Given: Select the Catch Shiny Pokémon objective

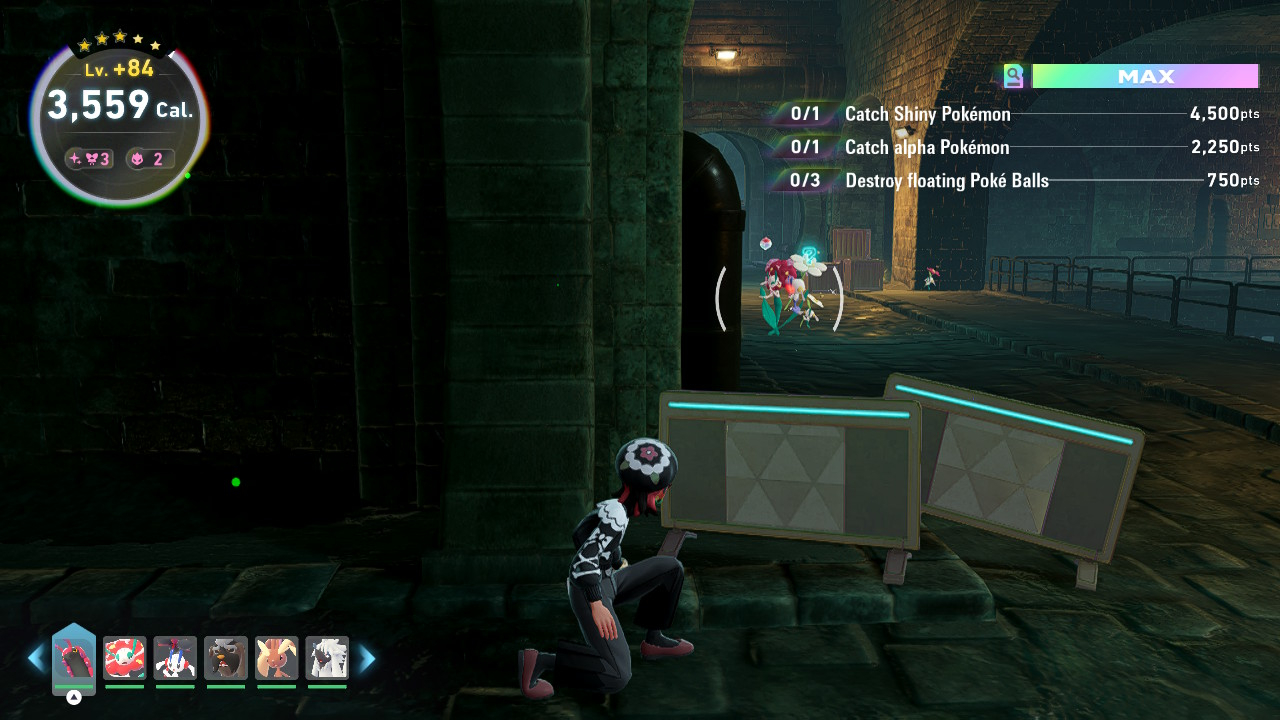Looking at the screenshot, I should pyautogui.click(x=927, y=114).
